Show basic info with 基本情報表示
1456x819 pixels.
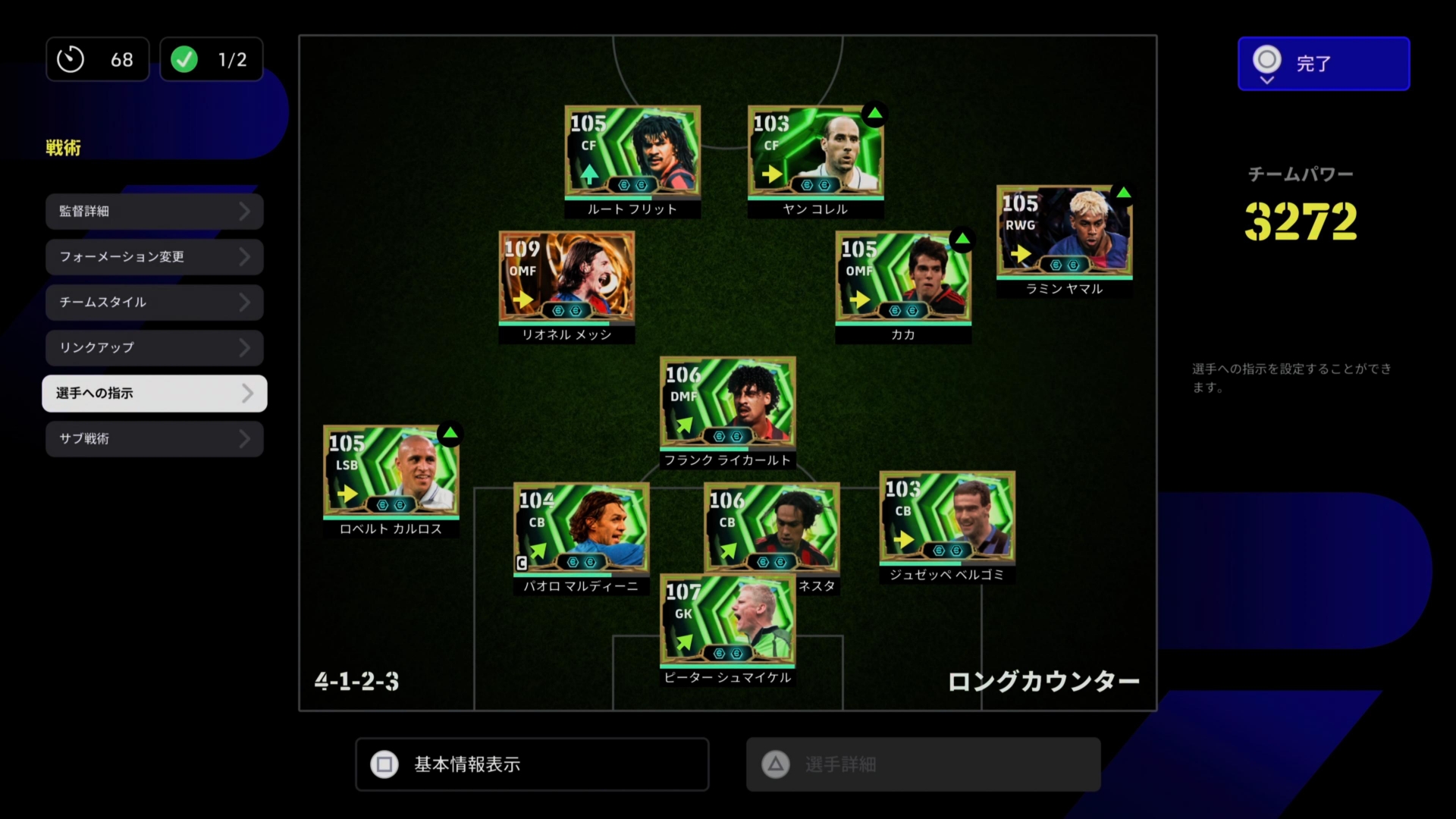(532, 764)
